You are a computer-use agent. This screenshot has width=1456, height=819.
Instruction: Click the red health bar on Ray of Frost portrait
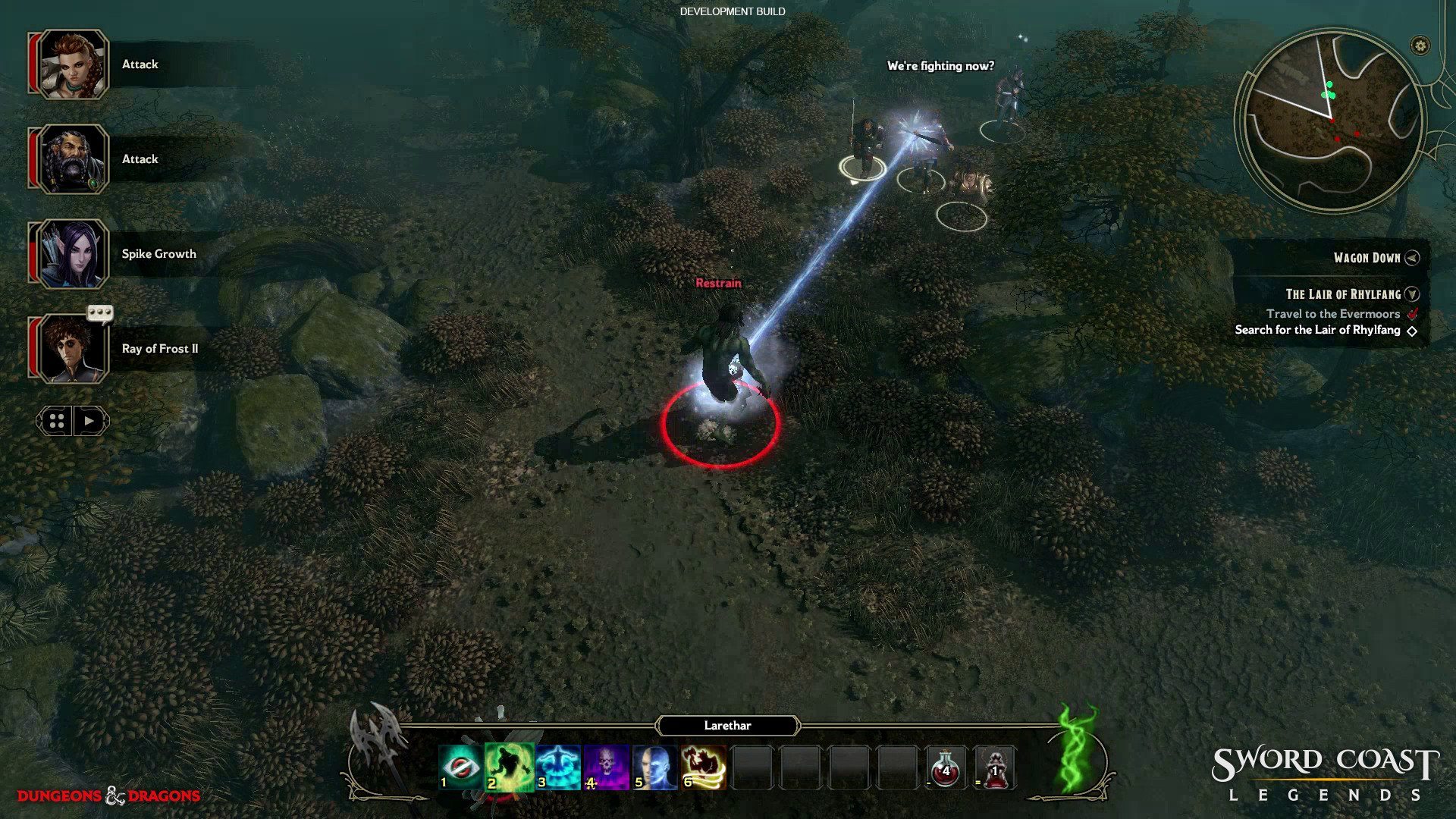[34, 347]
